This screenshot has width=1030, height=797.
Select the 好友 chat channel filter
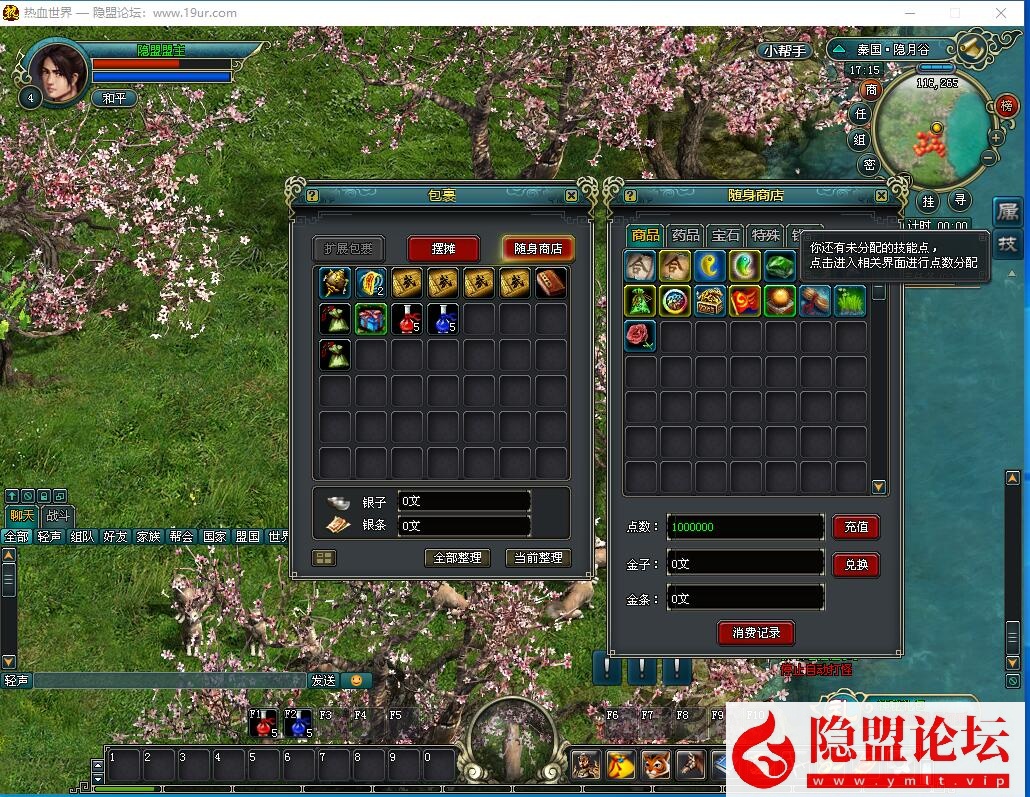pos(115,536)
